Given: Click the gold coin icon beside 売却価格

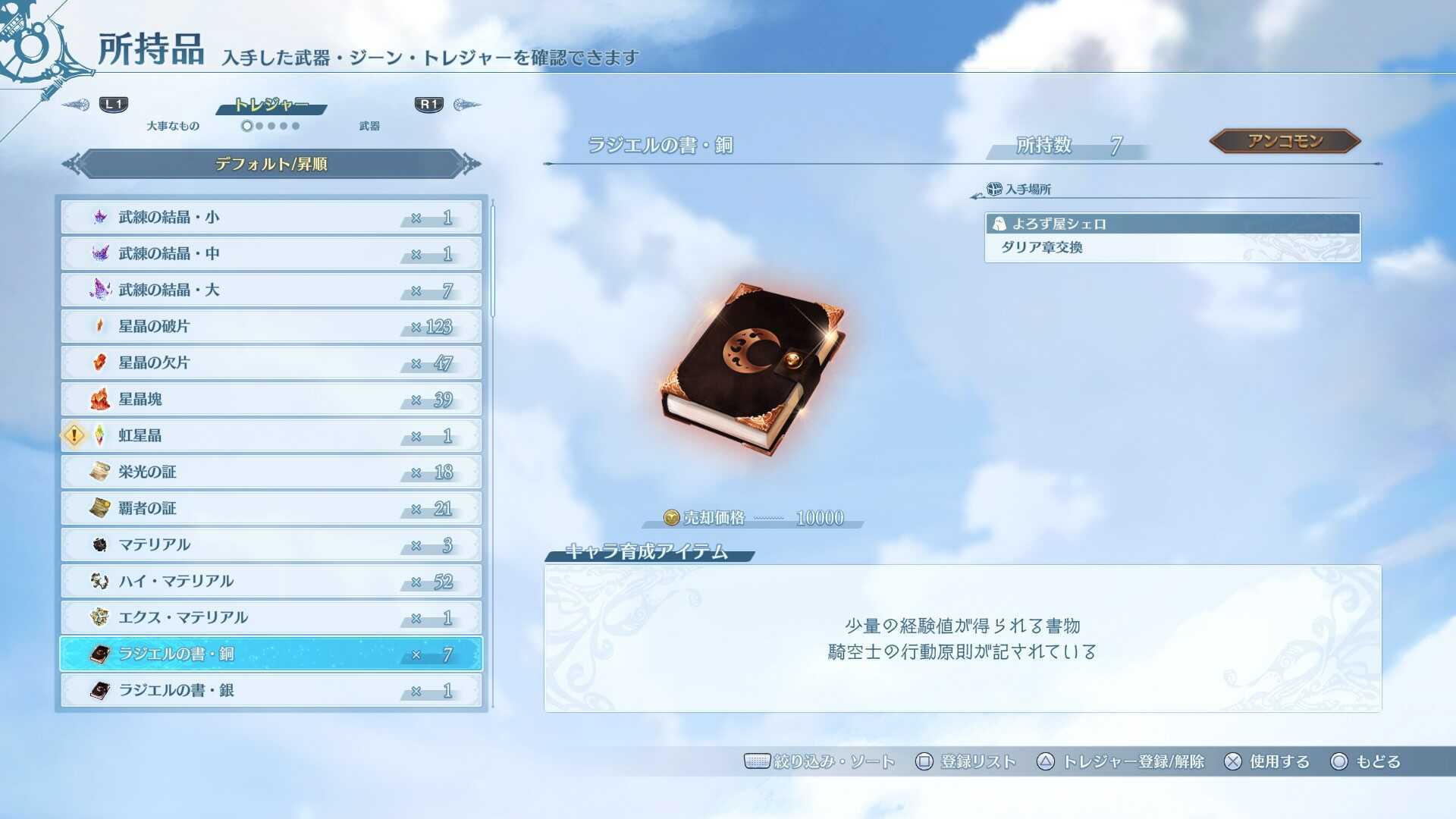Looking at the screenshot, I should coord(670,518).
